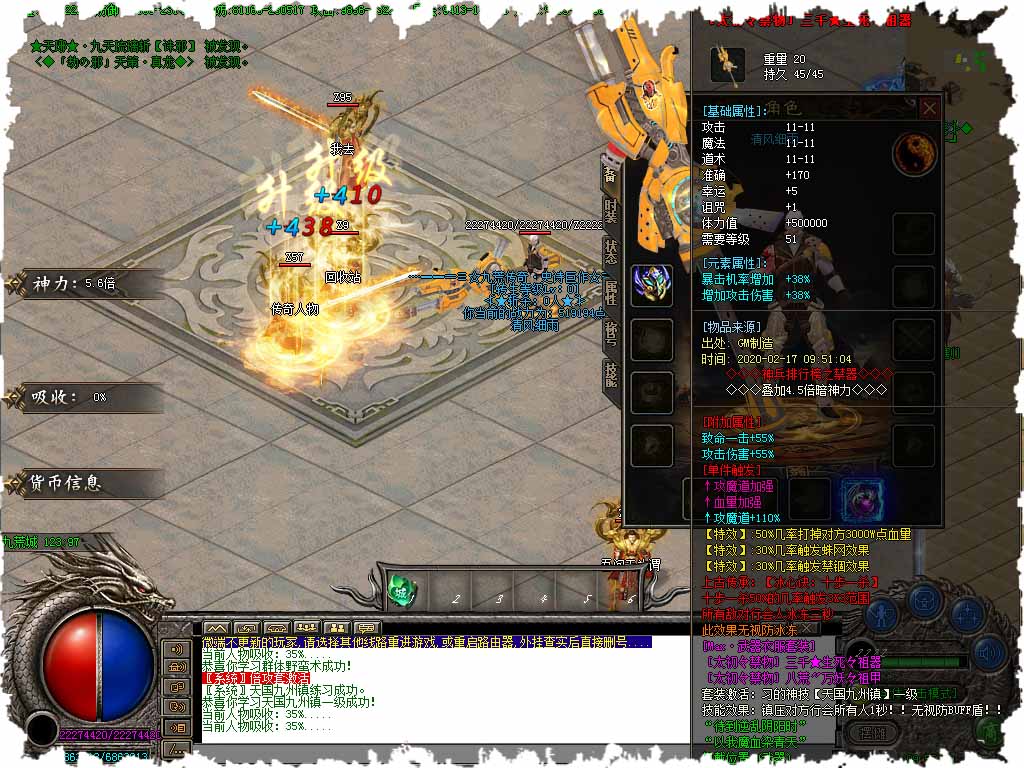1024x768 pixels.
Task: Select the topmost chat channel side button
Action: 176,648
